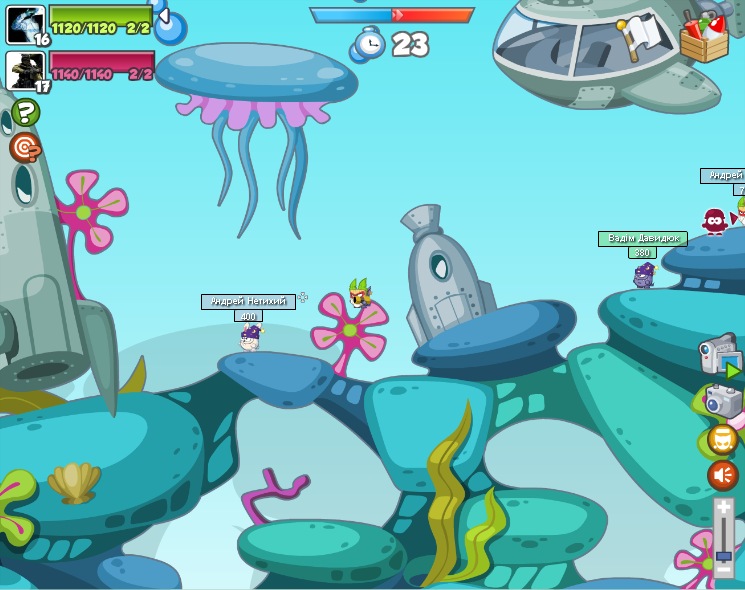This screenshot has height=590, width=745.
Task: Select the level 16 team avatar
Action: tap(25, 24)
